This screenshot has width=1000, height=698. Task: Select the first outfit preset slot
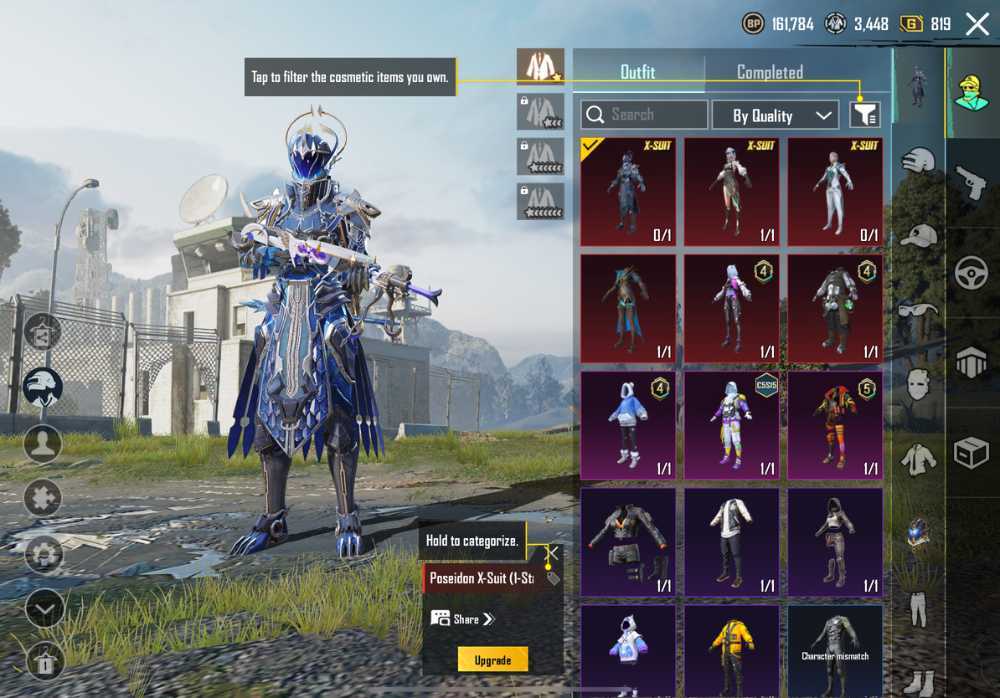pyautogui.click(x=540, y=67)
